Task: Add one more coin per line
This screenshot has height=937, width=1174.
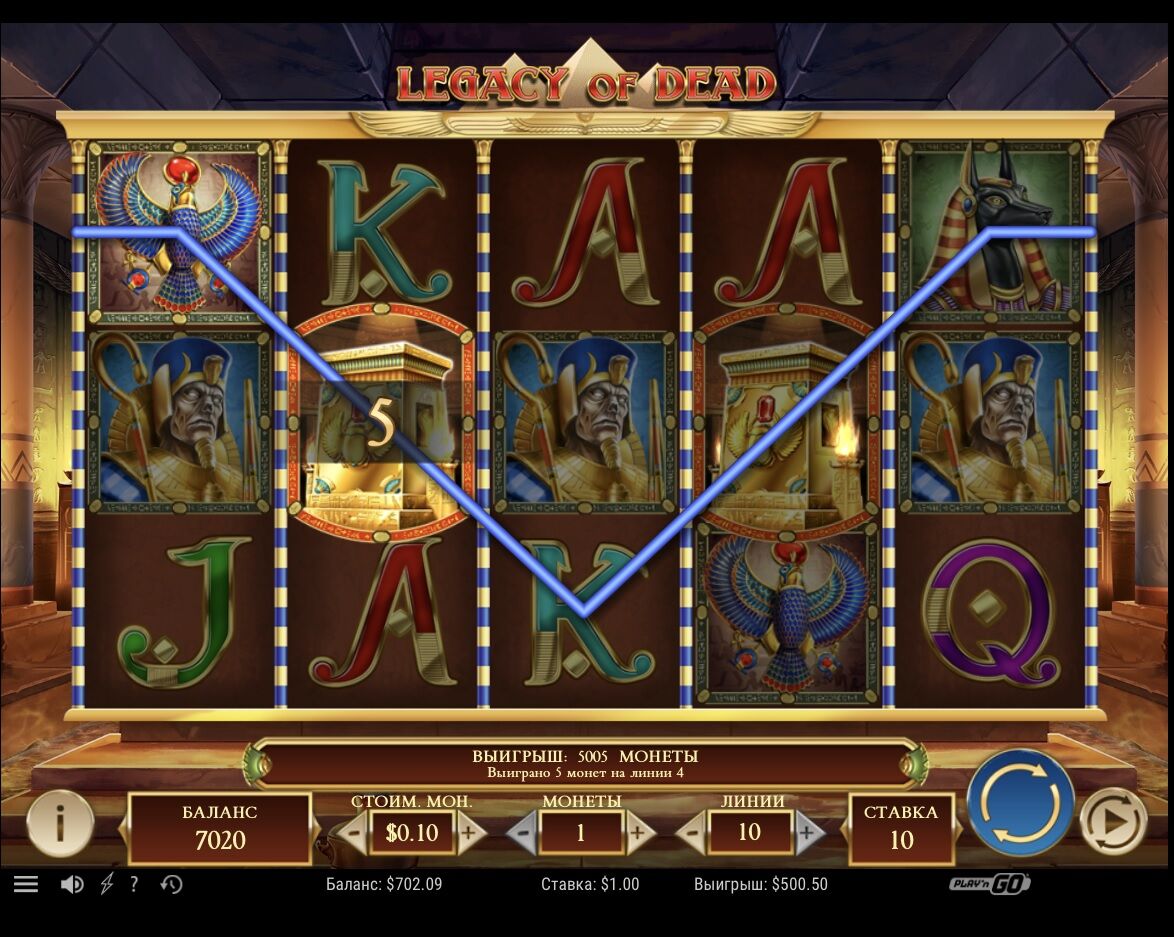Action: [637, 832]
